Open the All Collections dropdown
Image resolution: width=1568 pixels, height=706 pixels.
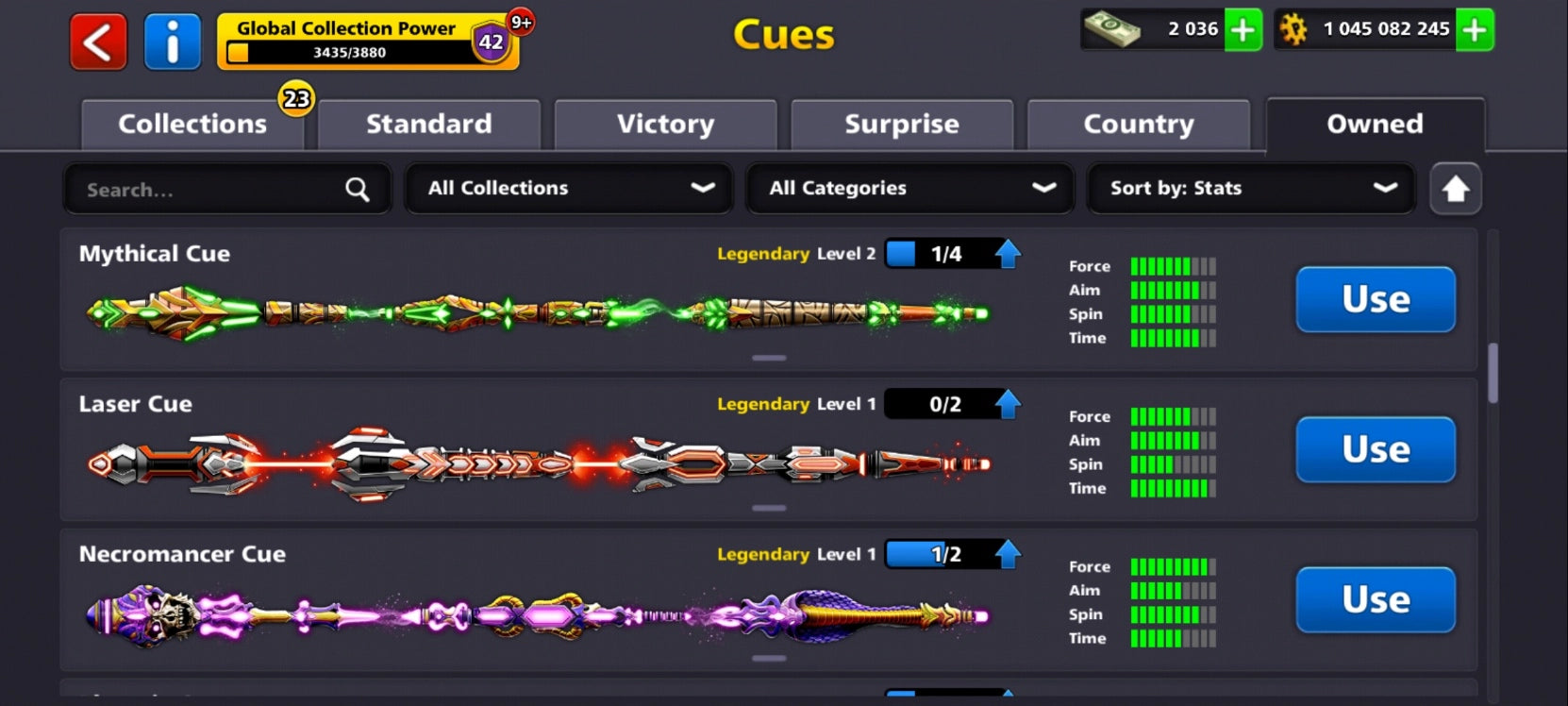567,188
